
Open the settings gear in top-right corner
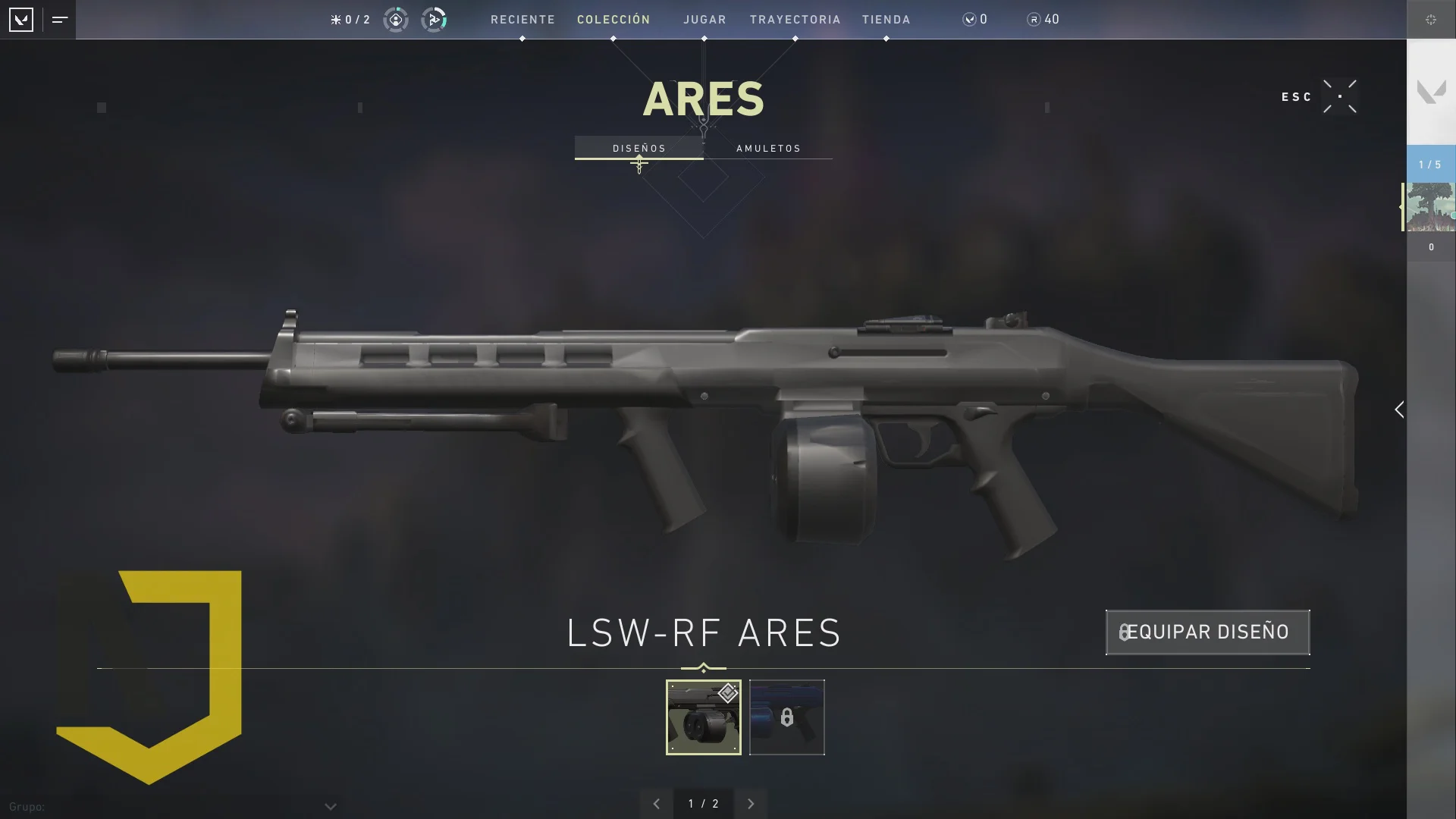click(1431, 20)
